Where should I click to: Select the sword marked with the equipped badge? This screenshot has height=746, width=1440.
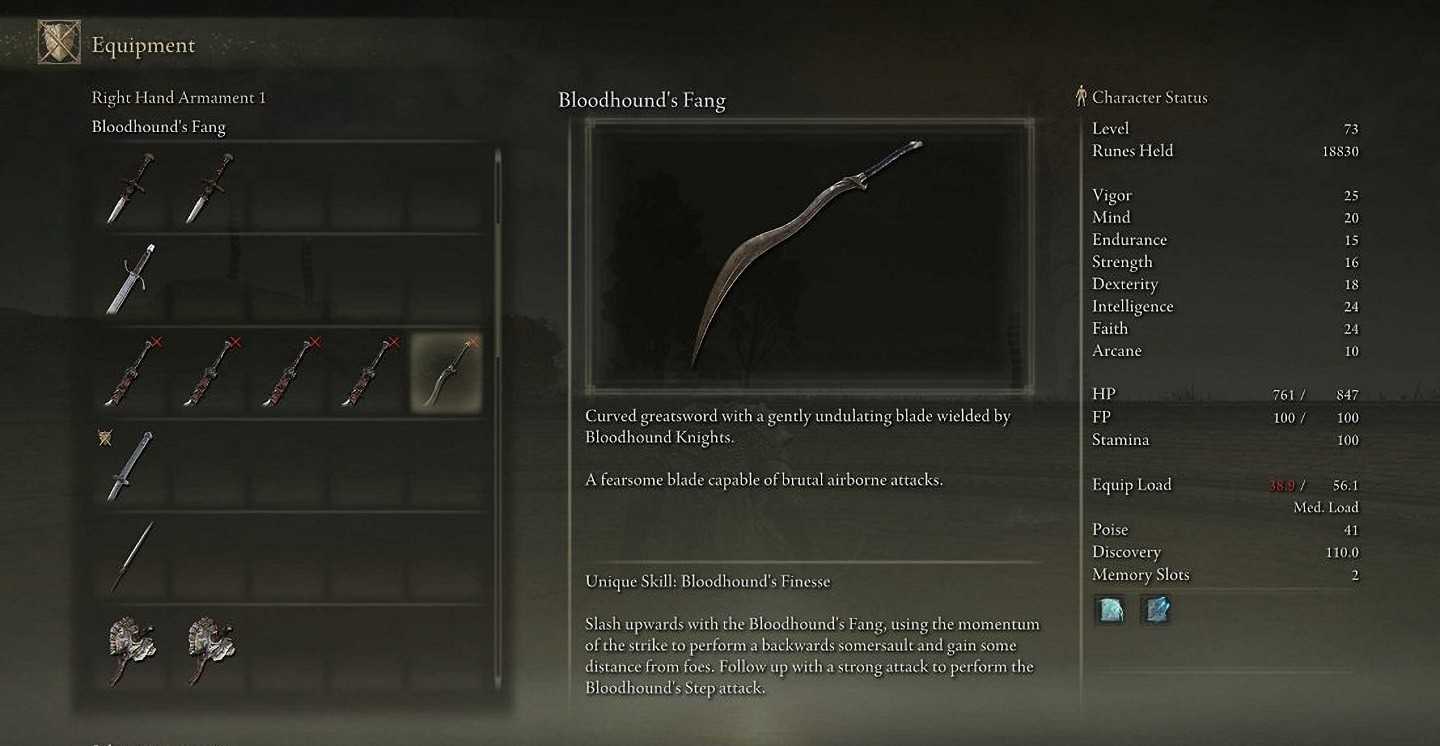(131, 465)
